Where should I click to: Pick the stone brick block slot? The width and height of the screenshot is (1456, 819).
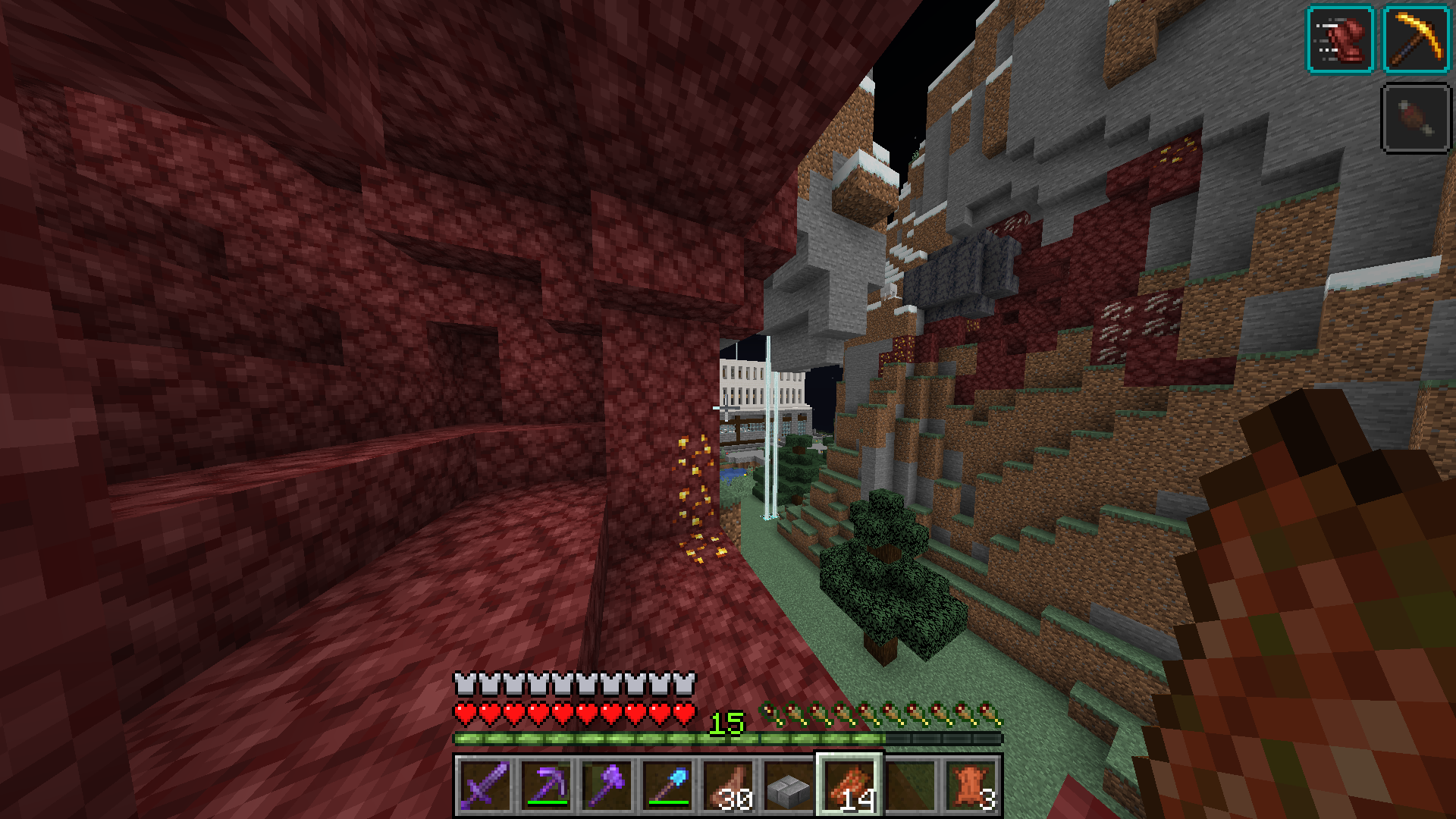click(789, 785)
